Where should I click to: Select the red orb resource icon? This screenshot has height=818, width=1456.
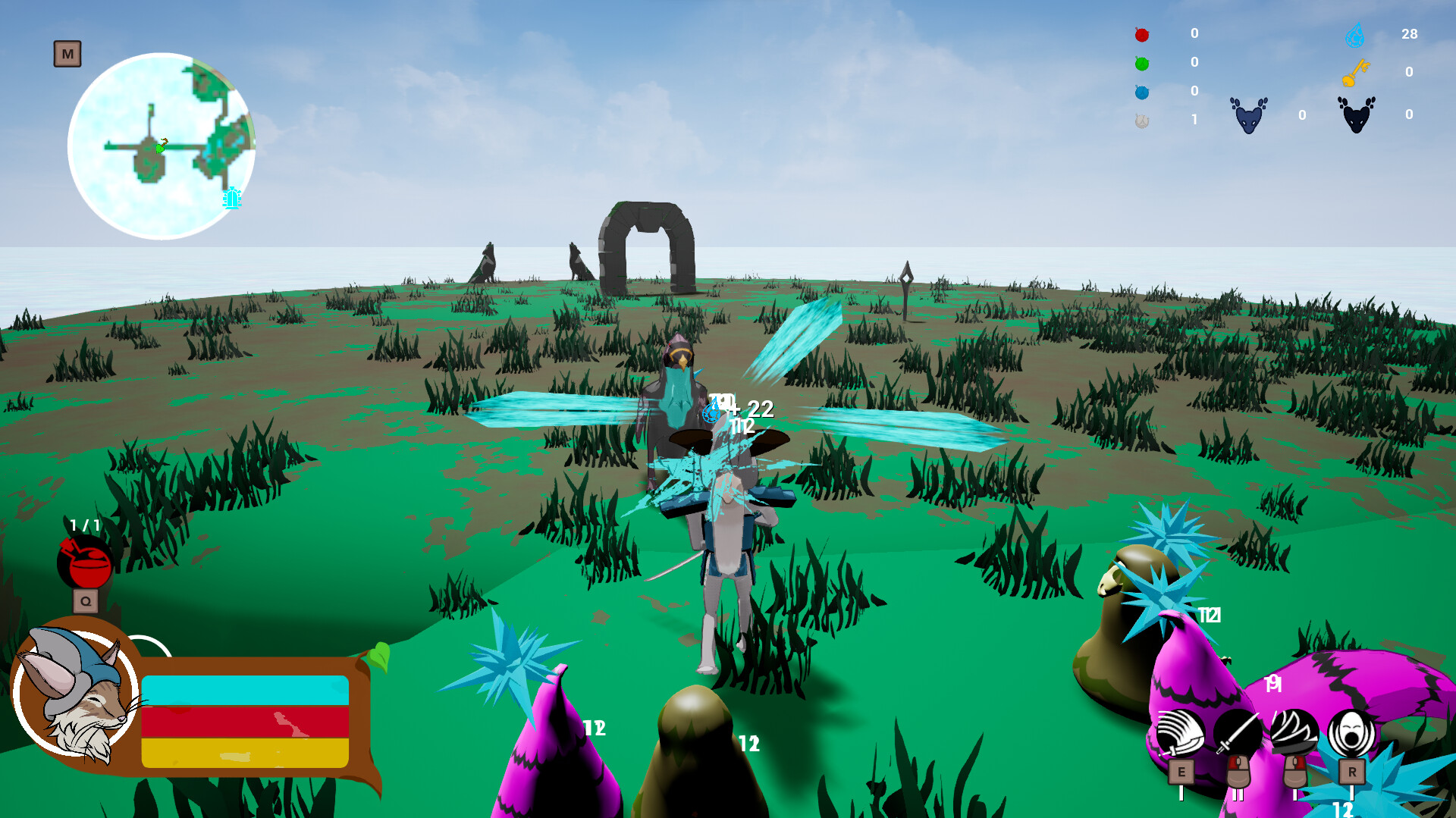point(1141,34)
